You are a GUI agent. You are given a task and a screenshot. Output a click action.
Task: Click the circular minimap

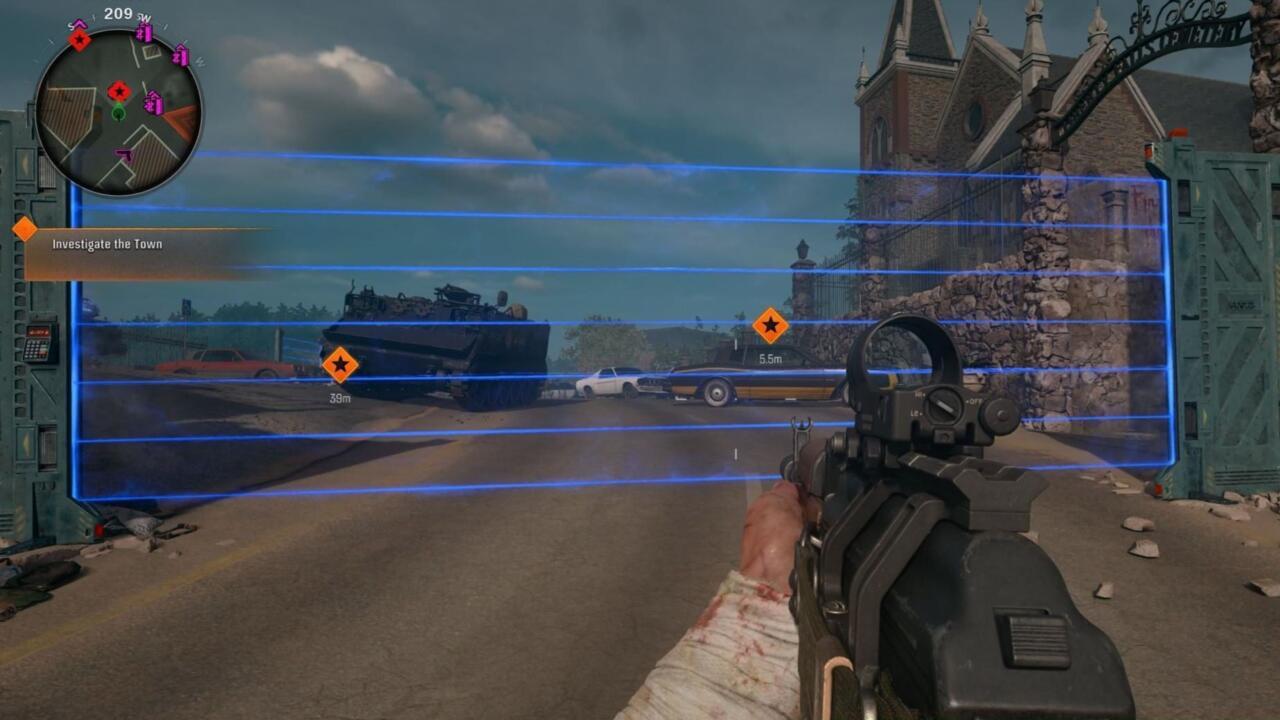pyautogui.click(x=118, y=111)
